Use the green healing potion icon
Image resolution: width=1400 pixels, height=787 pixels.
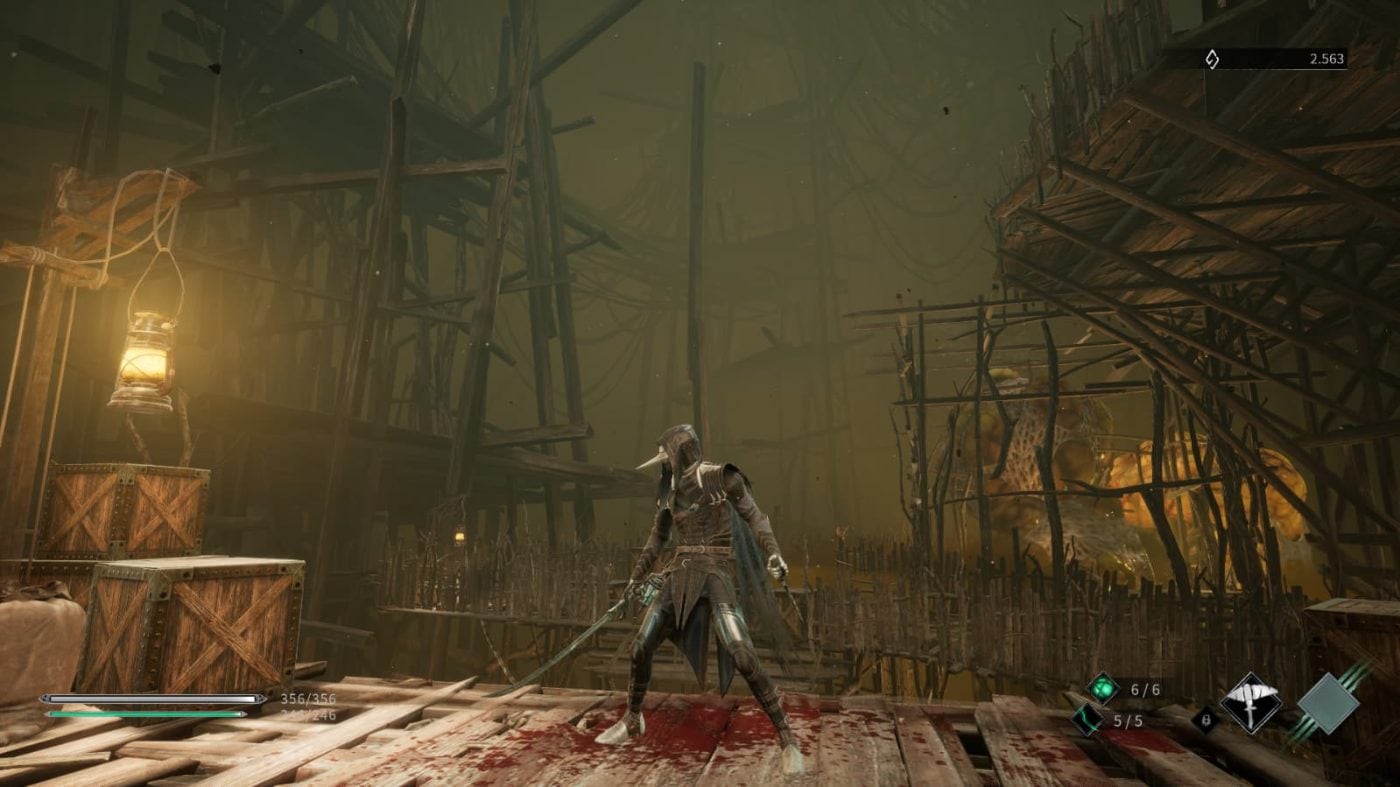click(1103, 688)
